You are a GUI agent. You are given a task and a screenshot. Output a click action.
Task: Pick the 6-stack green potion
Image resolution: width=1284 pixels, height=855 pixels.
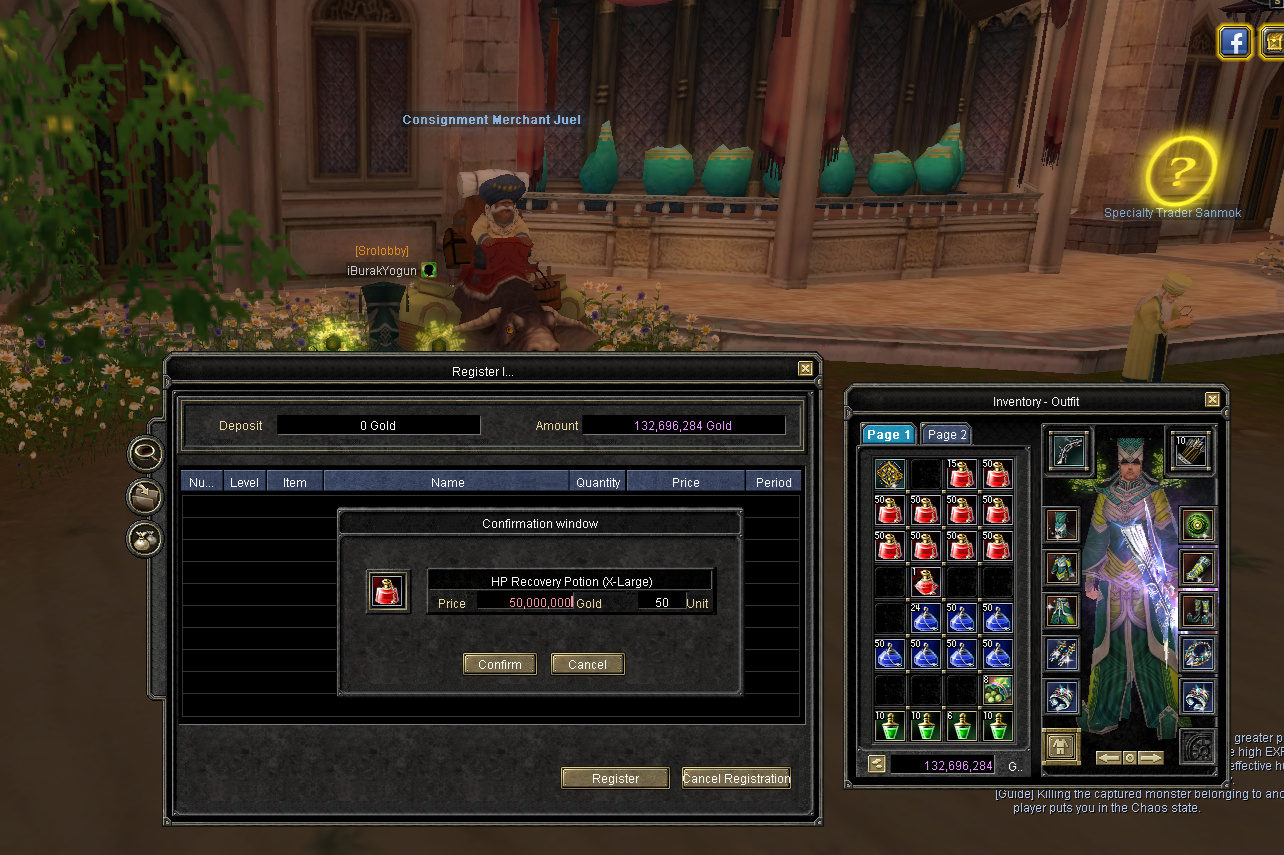pyautogui.click(x=961, y=726)
